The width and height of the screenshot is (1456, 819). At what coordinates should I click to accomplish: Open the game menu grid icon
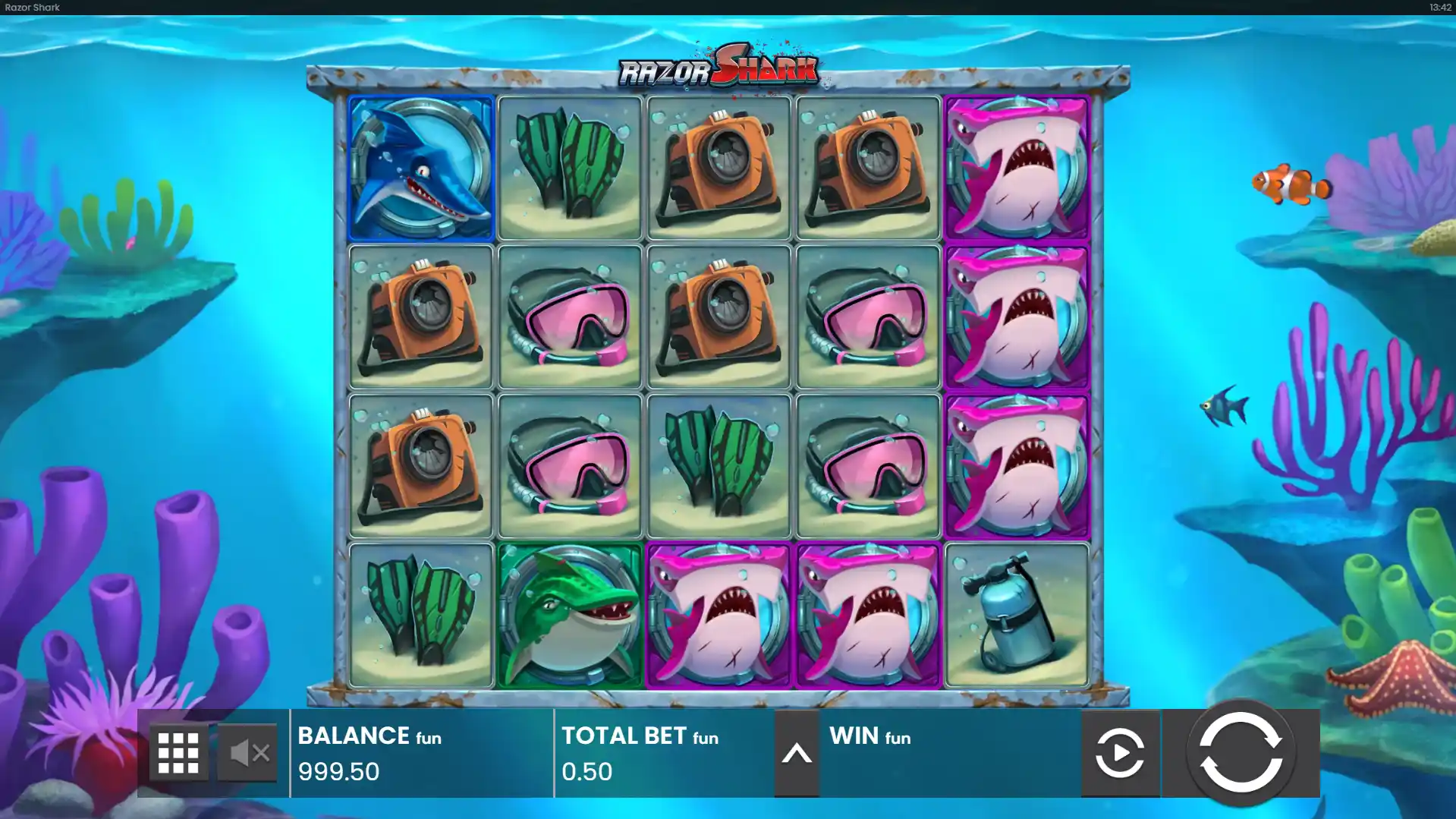pos(179,751)
